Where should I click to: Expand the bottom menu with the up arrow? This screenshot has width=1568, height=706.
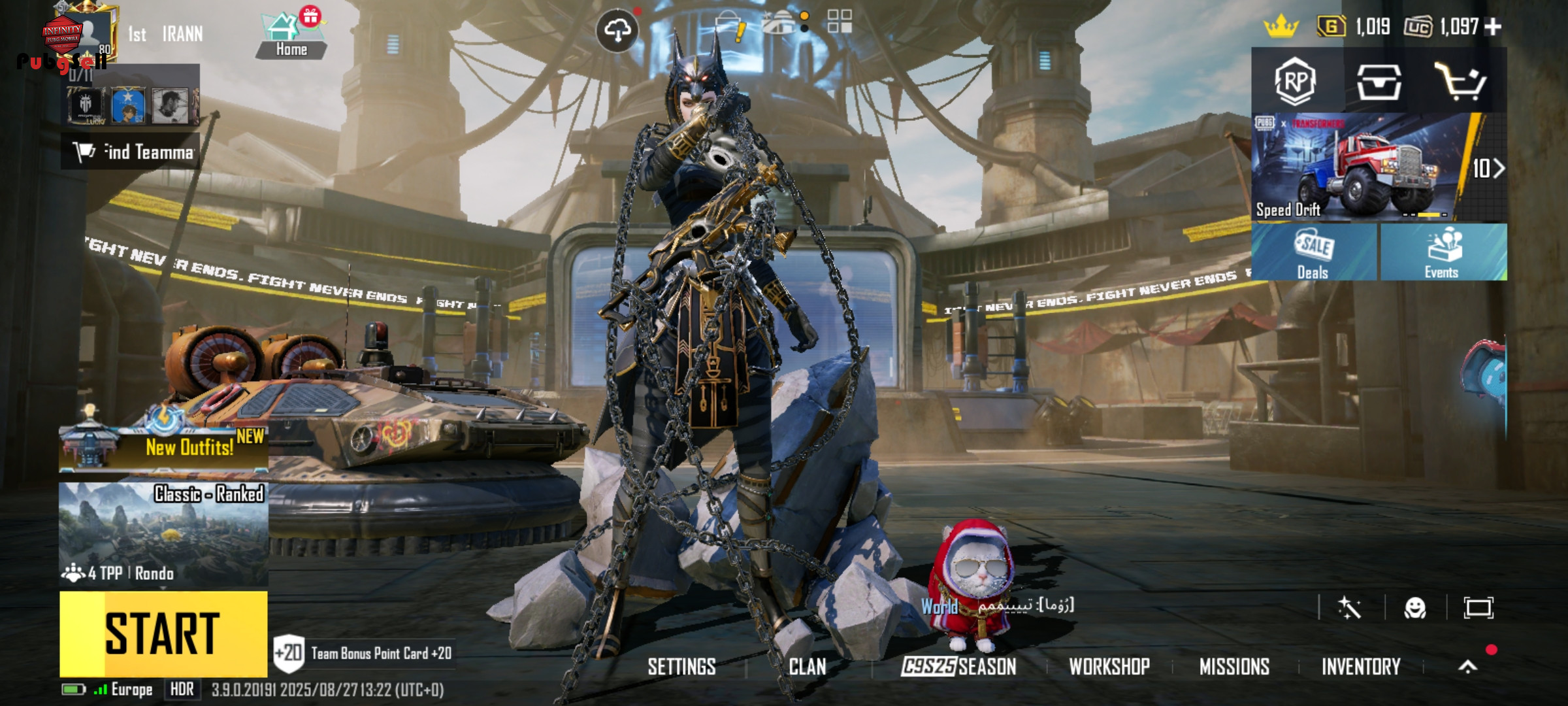coord(1467,667)
